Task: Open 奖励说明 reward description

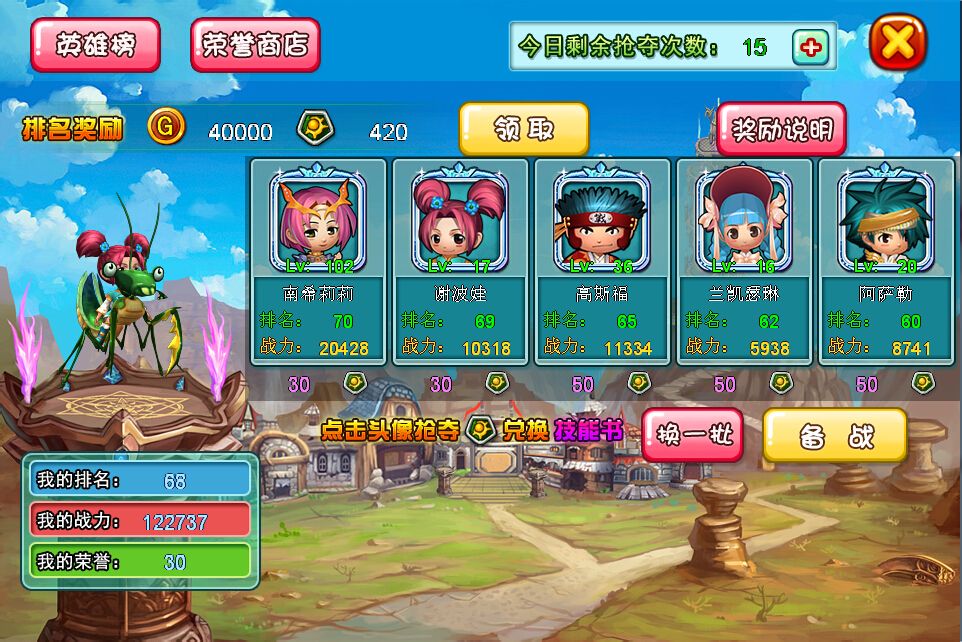Action: (781, 129)
